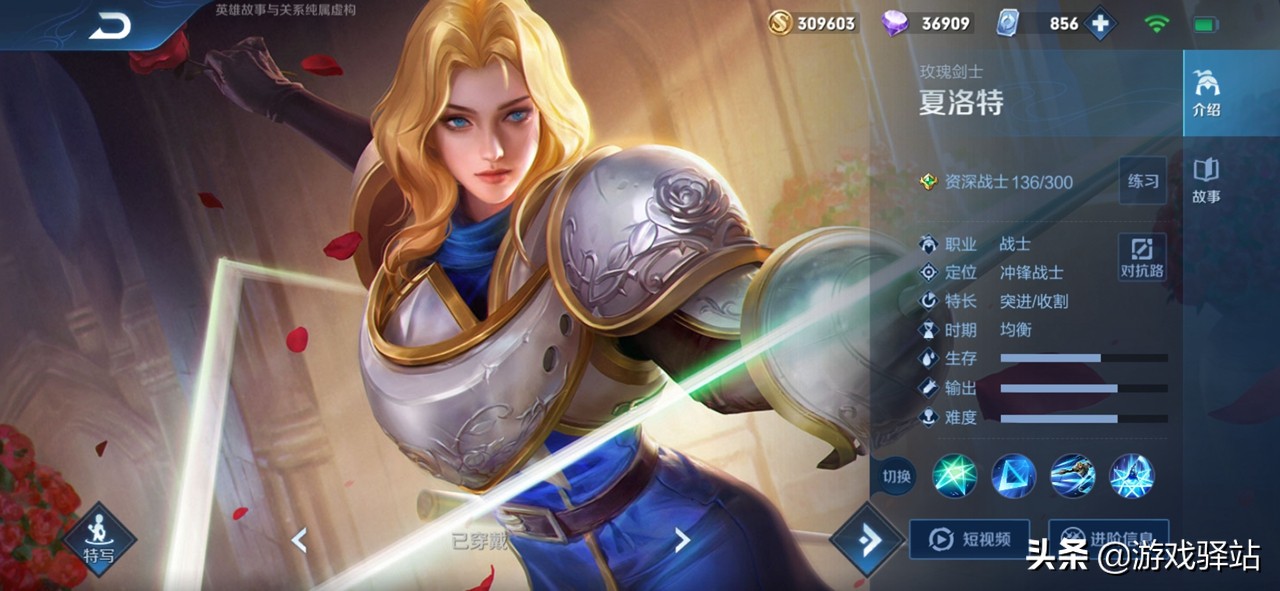Go back with the top-left return arrow
Screen dimensions: 1280x591
pos(109,27)
